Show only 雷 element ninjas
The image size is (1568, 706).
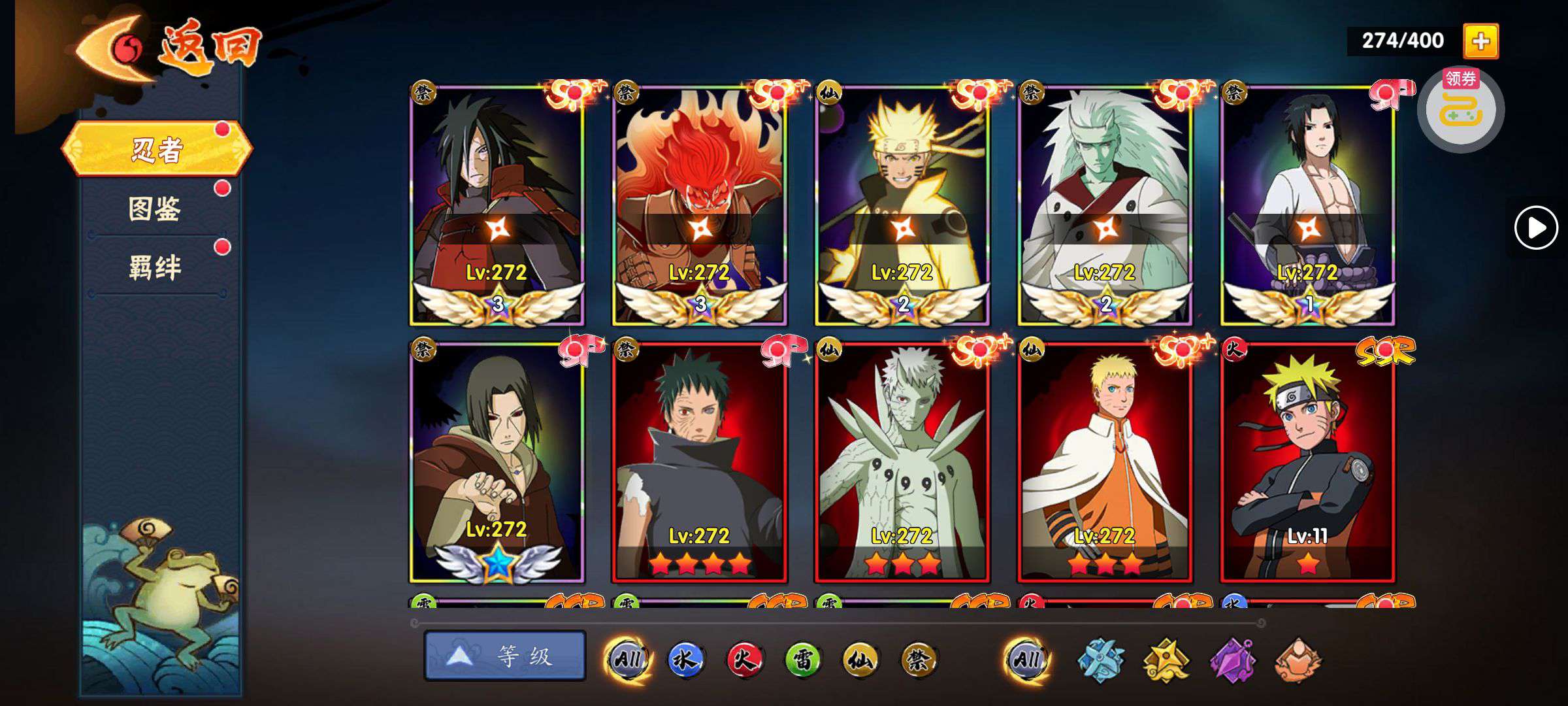802,660
